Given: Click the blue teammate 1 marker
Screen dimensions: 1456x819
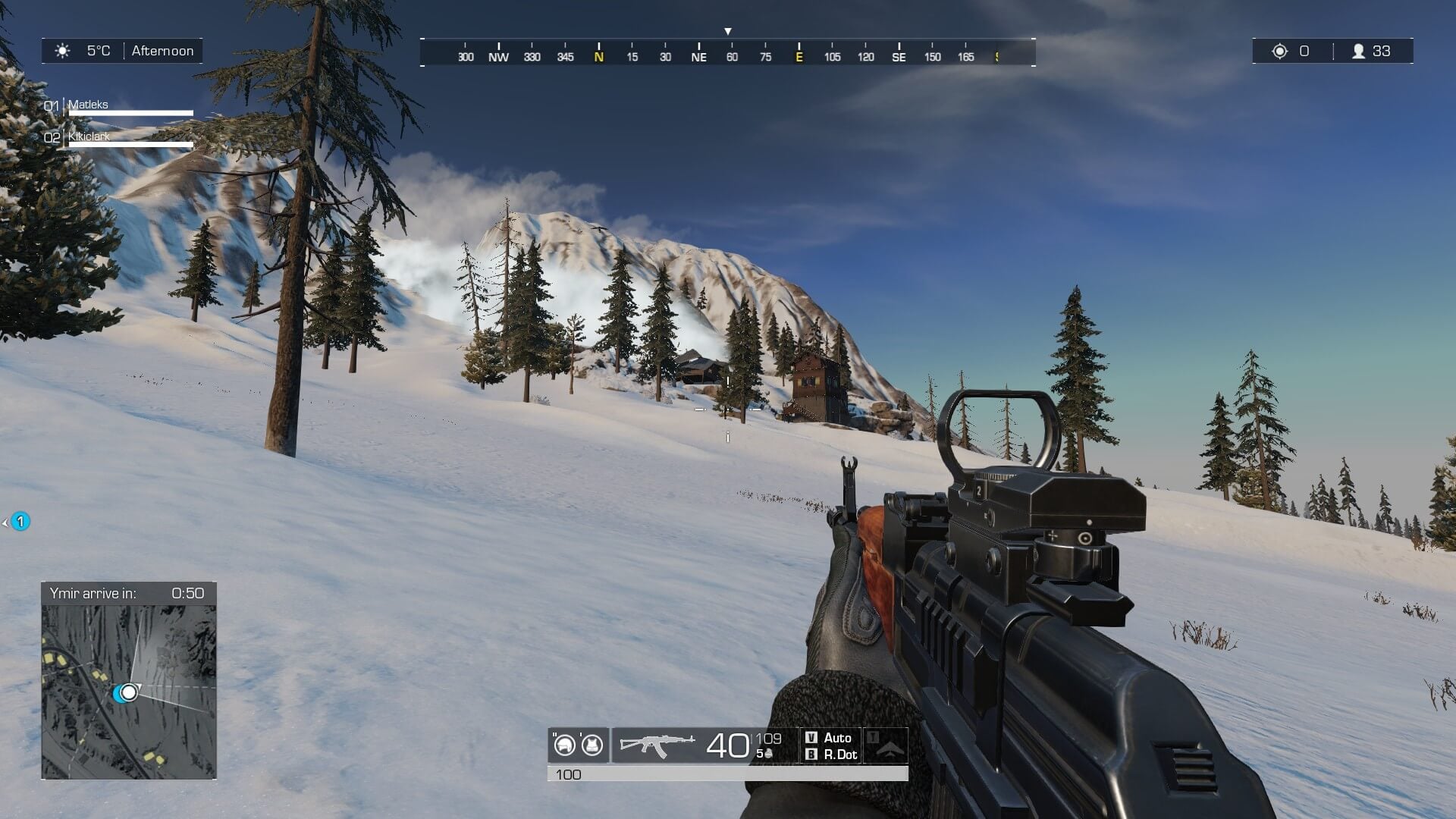Looking at the screenshot, I should (20, 522).
